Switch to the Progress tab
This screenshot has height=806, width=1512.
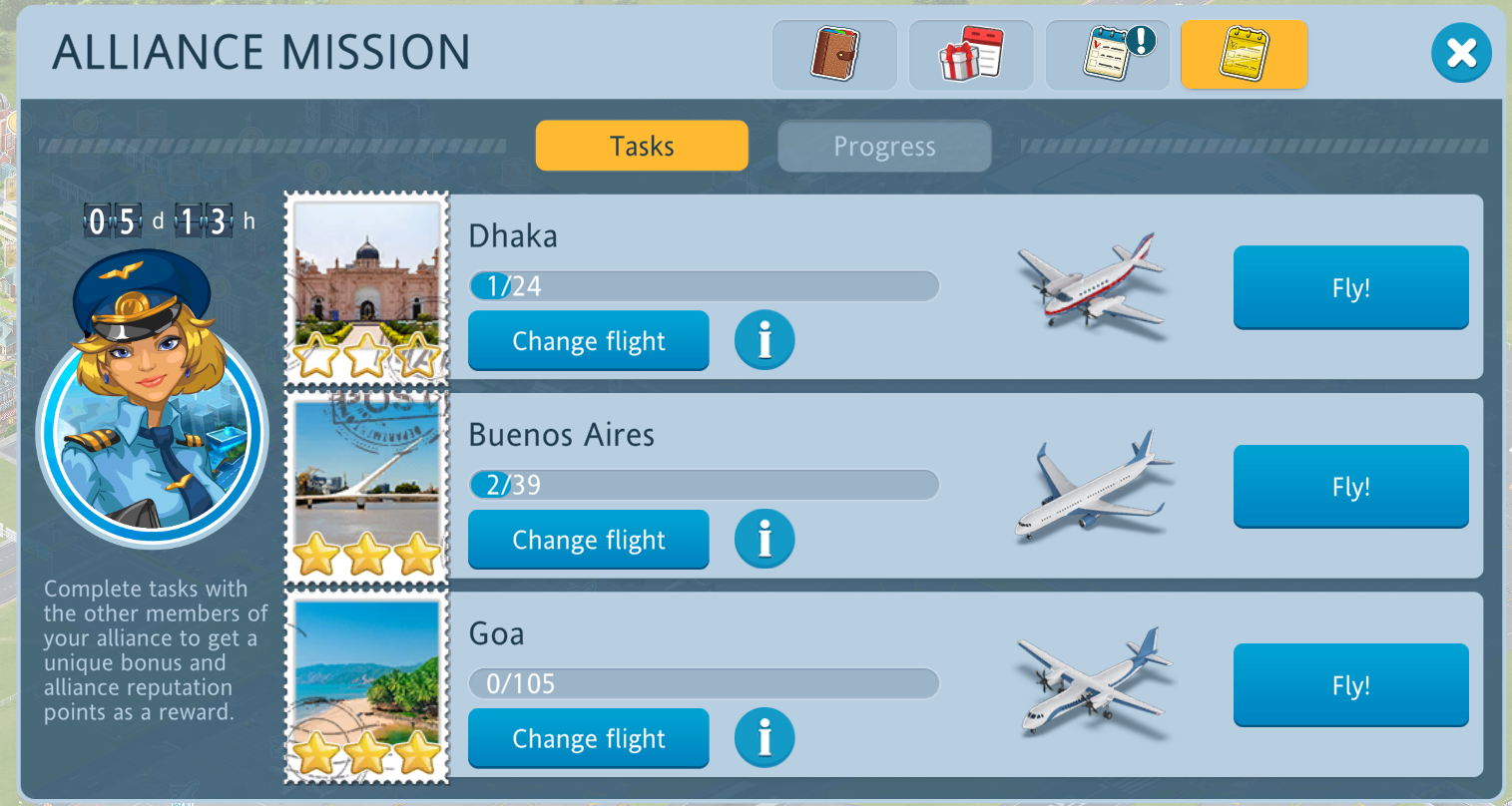pos(884,147)
